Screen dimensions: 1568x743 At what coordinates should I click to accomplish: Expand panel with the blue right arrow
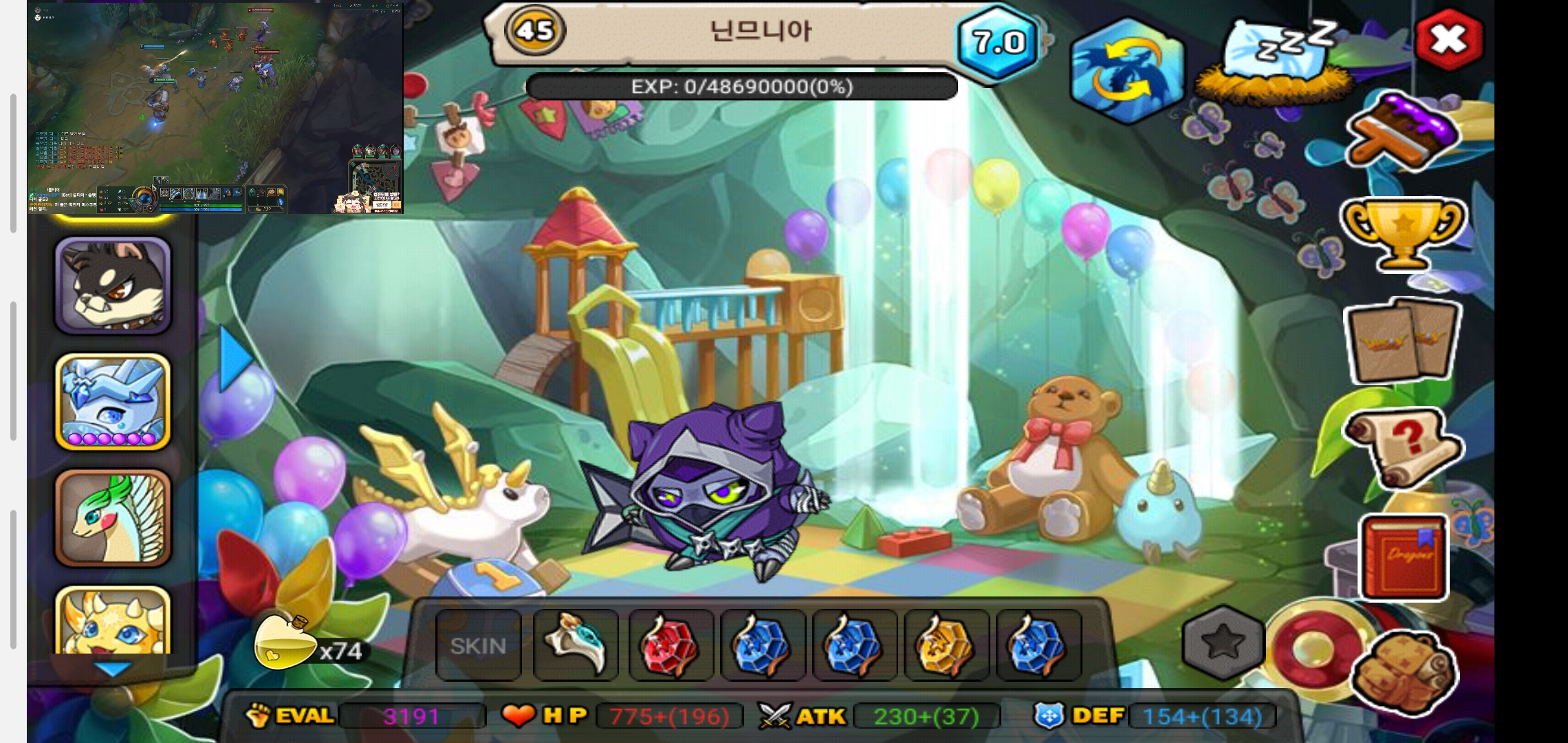[x=235, y=359]
